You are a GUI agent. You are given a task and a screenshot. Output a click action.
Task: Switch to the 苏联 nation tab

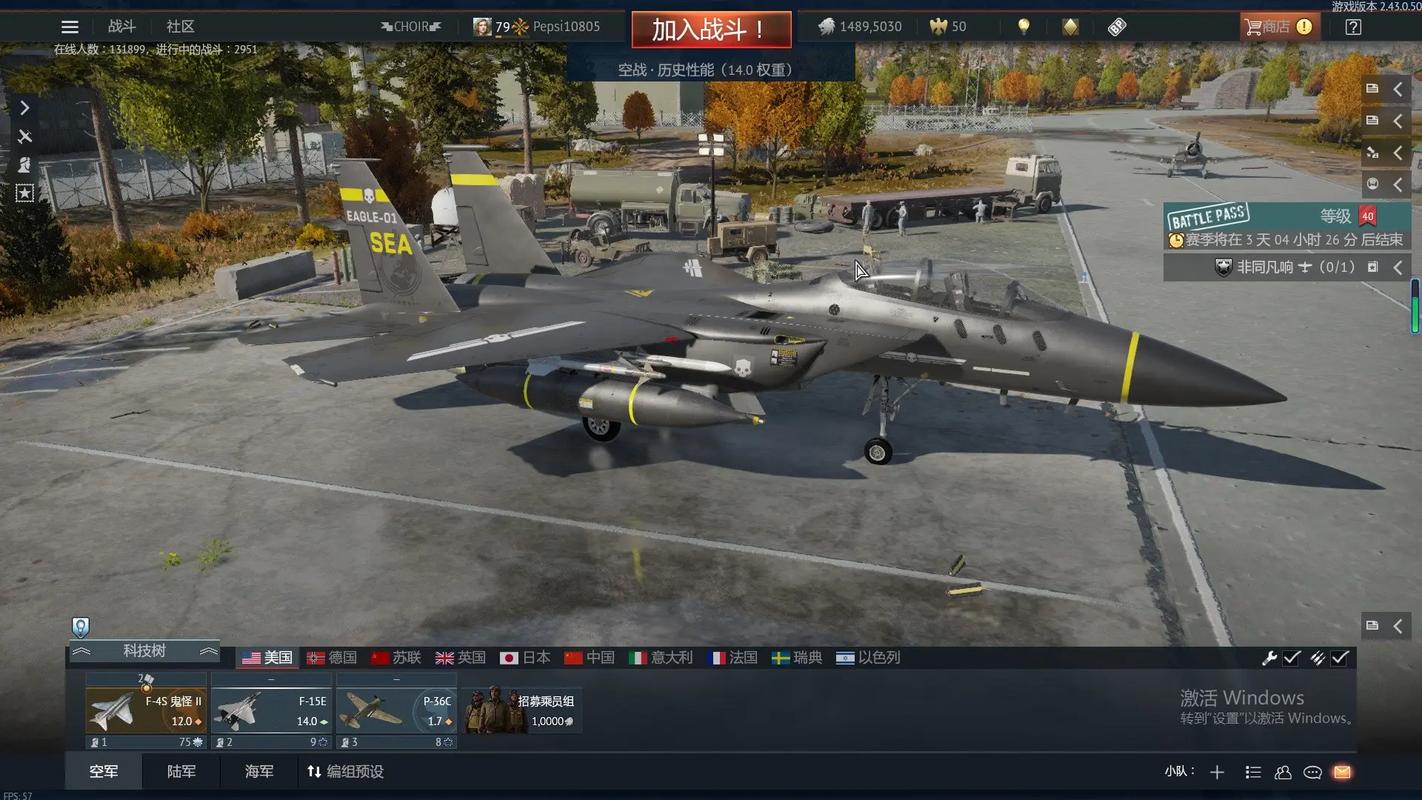396,658
